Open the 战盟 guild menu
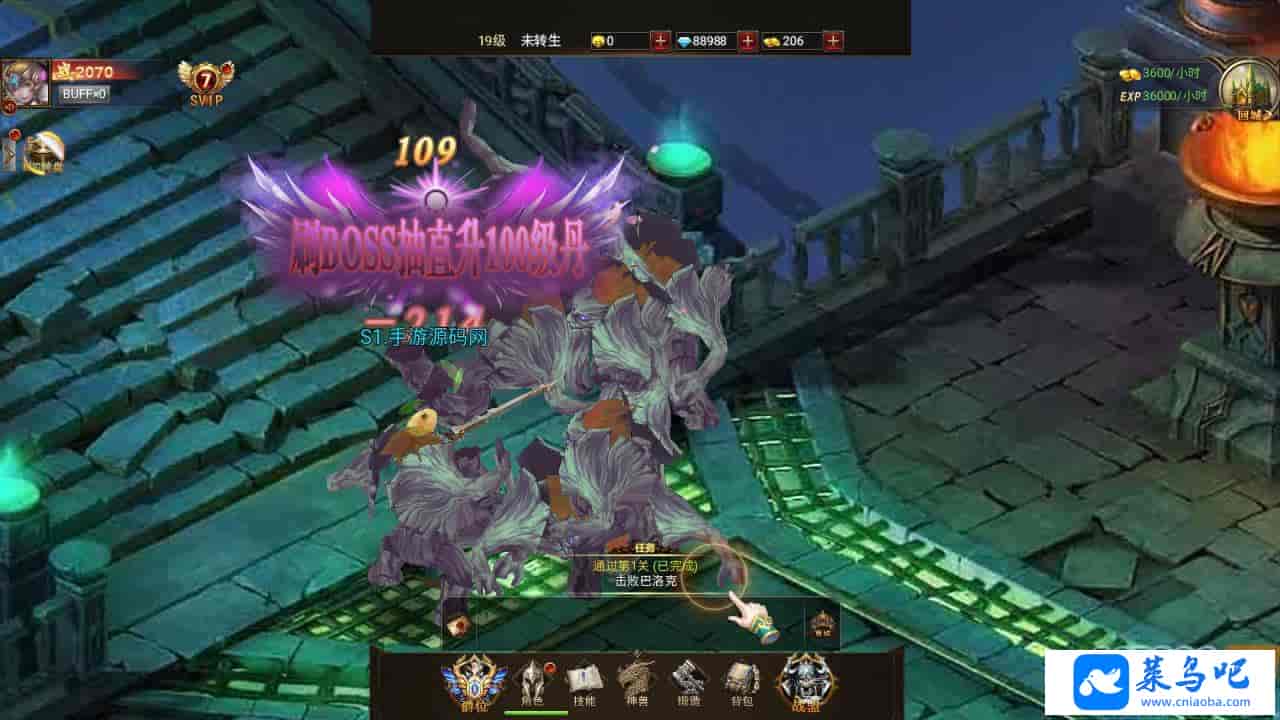Image resolution: width=1280 pixels, height=720 pixels. (x=805, y=682)
